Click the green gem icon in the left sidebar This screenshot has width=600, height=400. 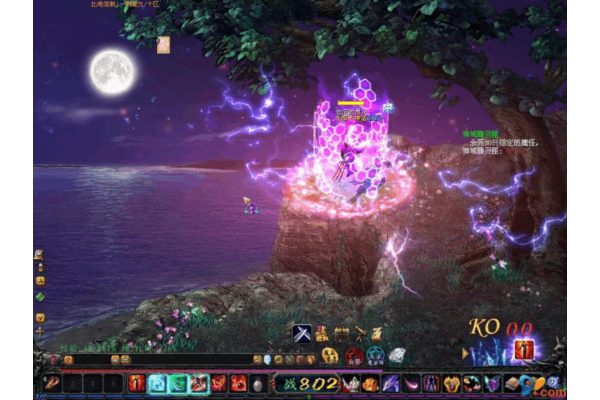pos(40,296)
